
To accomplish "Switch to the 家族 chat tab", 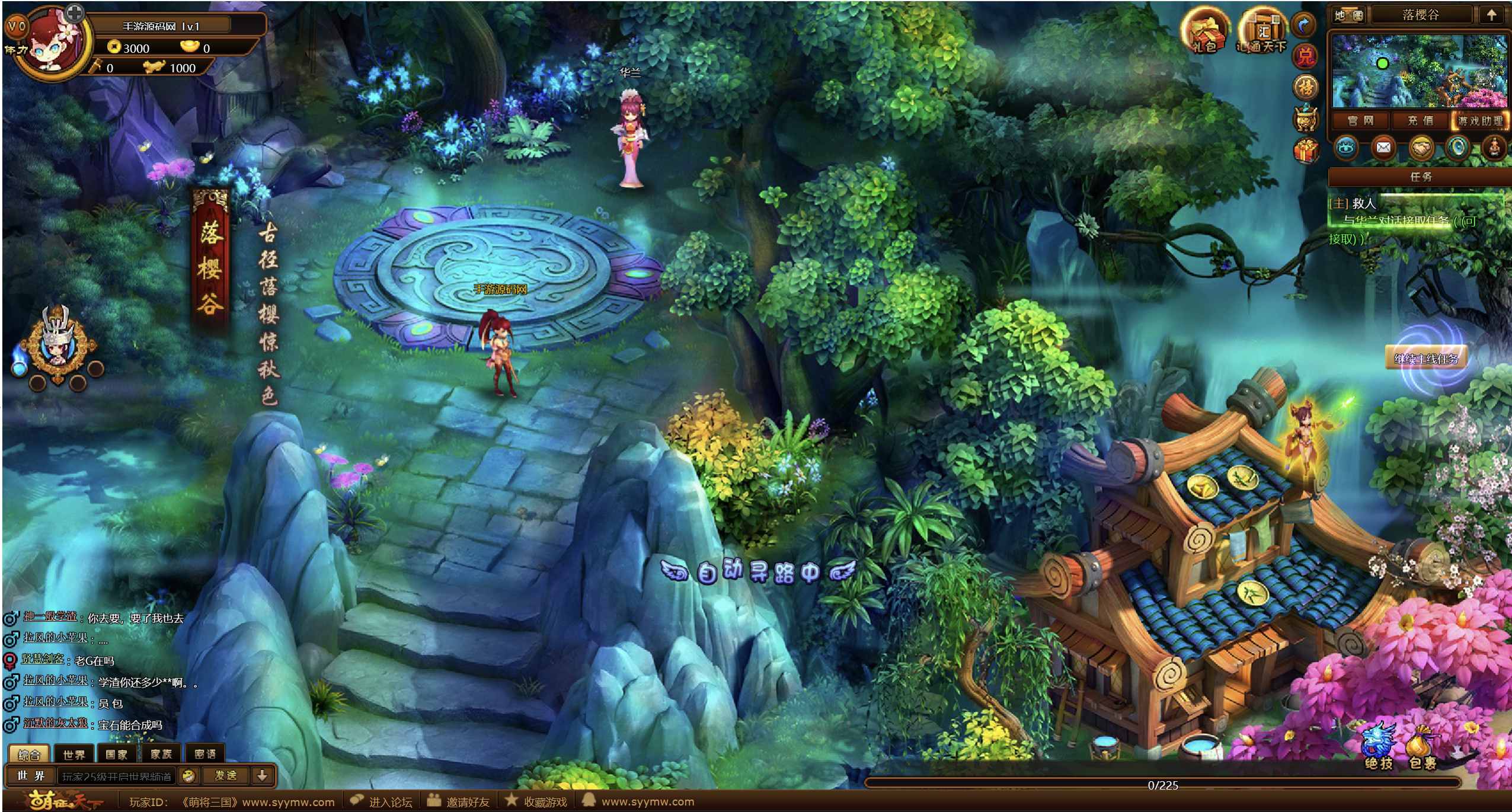I will click(x=161, y=755).
